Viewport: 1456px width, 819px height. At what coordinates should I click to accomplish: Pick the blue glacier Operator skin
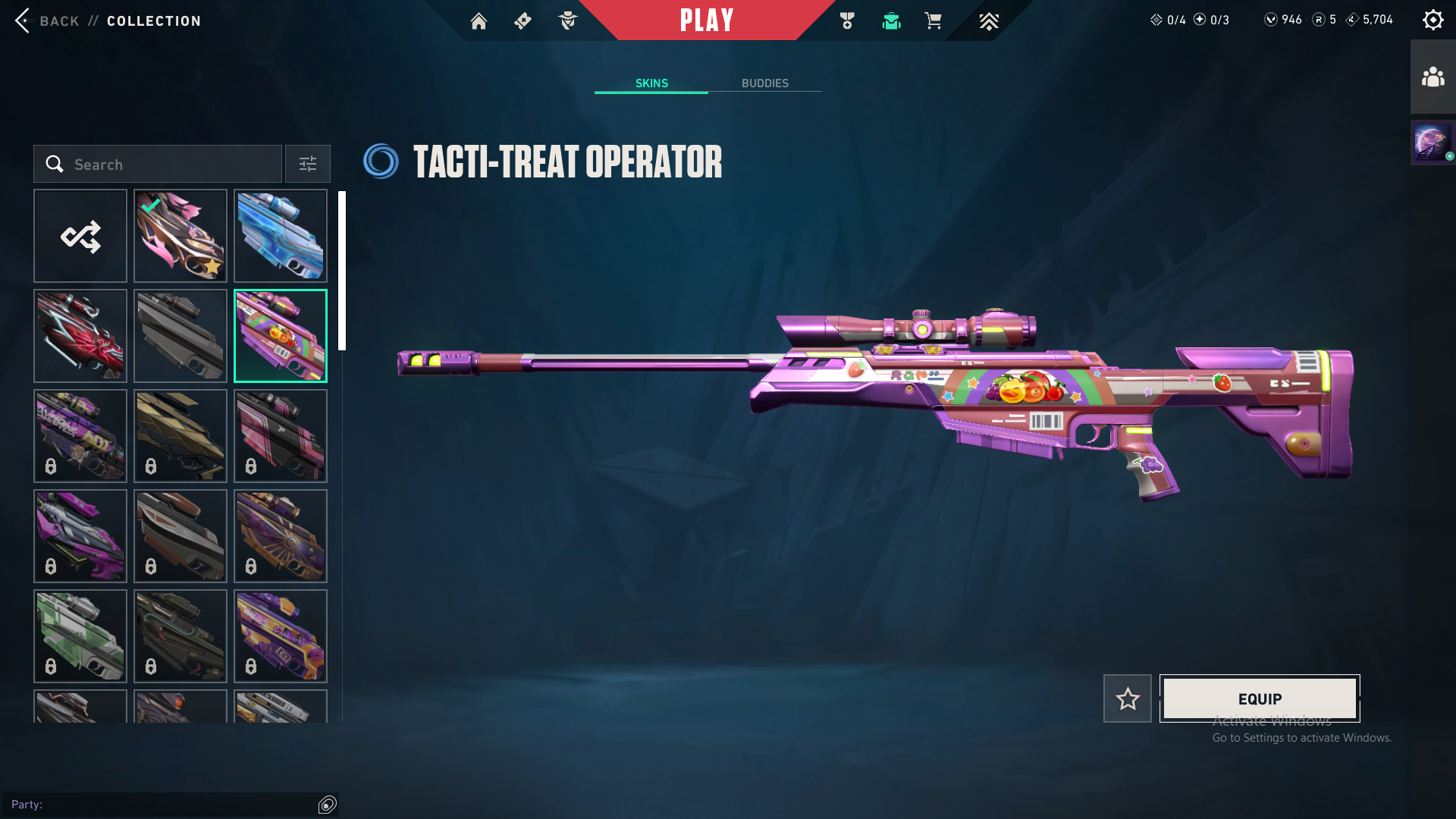tap(281, 236)
